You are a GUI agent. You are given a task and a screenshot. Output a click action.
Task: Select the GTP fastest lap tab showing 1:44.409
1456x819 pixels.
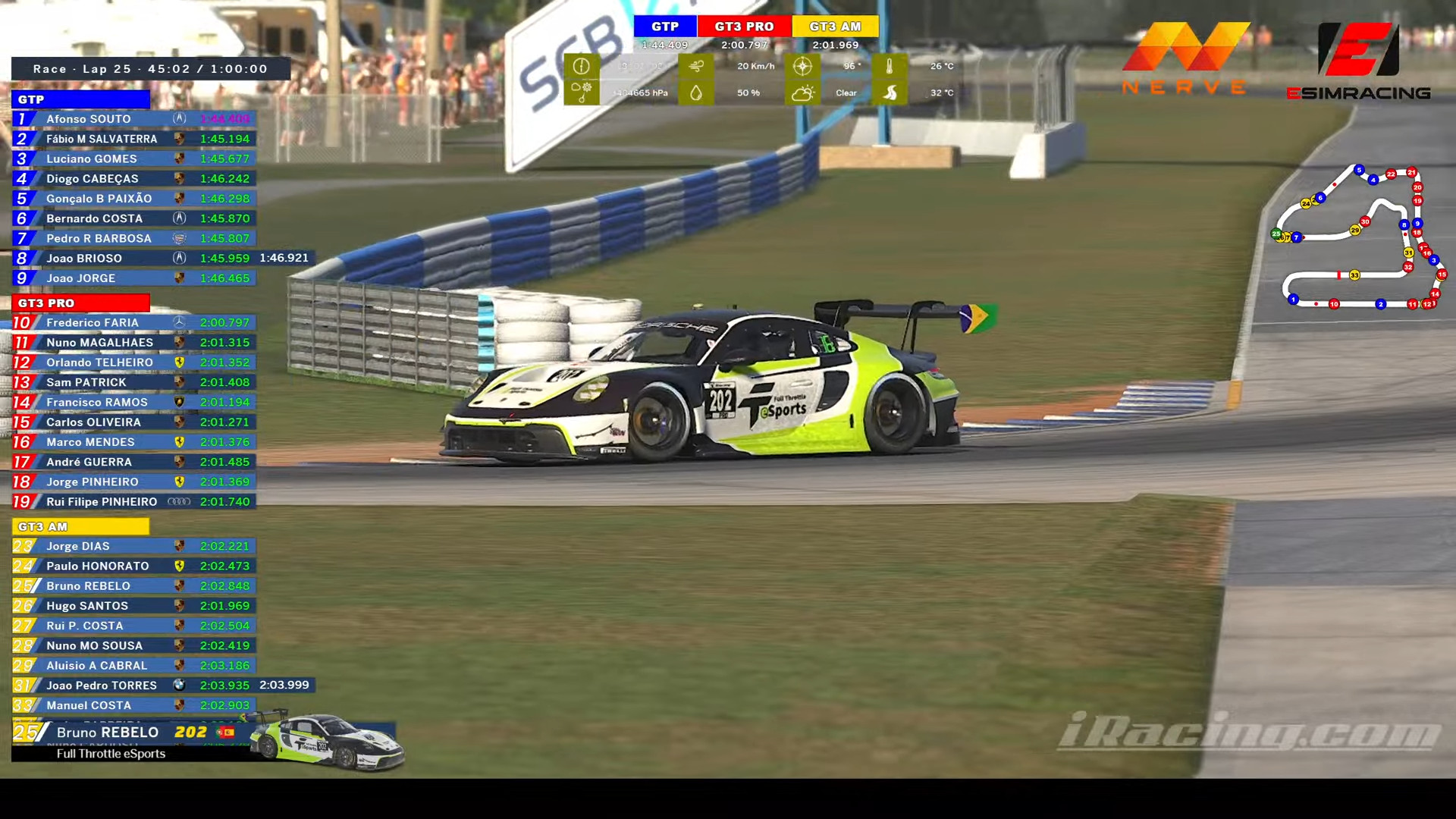tap(665, 26)
